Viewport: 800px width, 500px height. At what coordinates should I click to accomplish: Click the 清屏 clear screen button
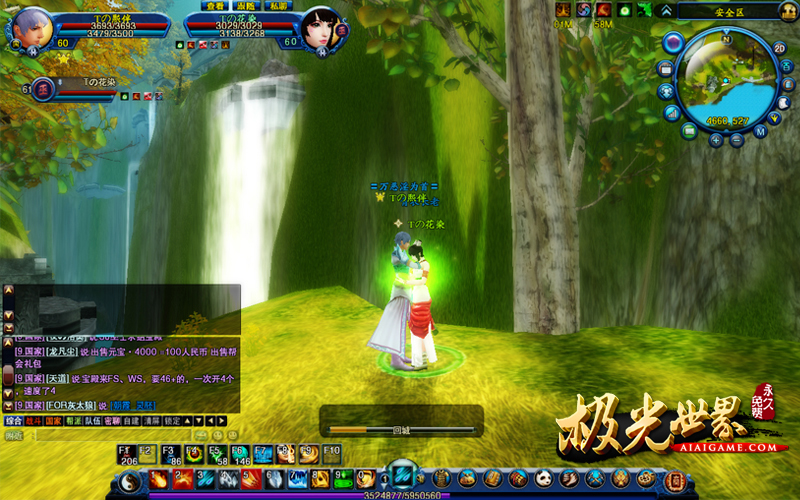coord(153,421)
